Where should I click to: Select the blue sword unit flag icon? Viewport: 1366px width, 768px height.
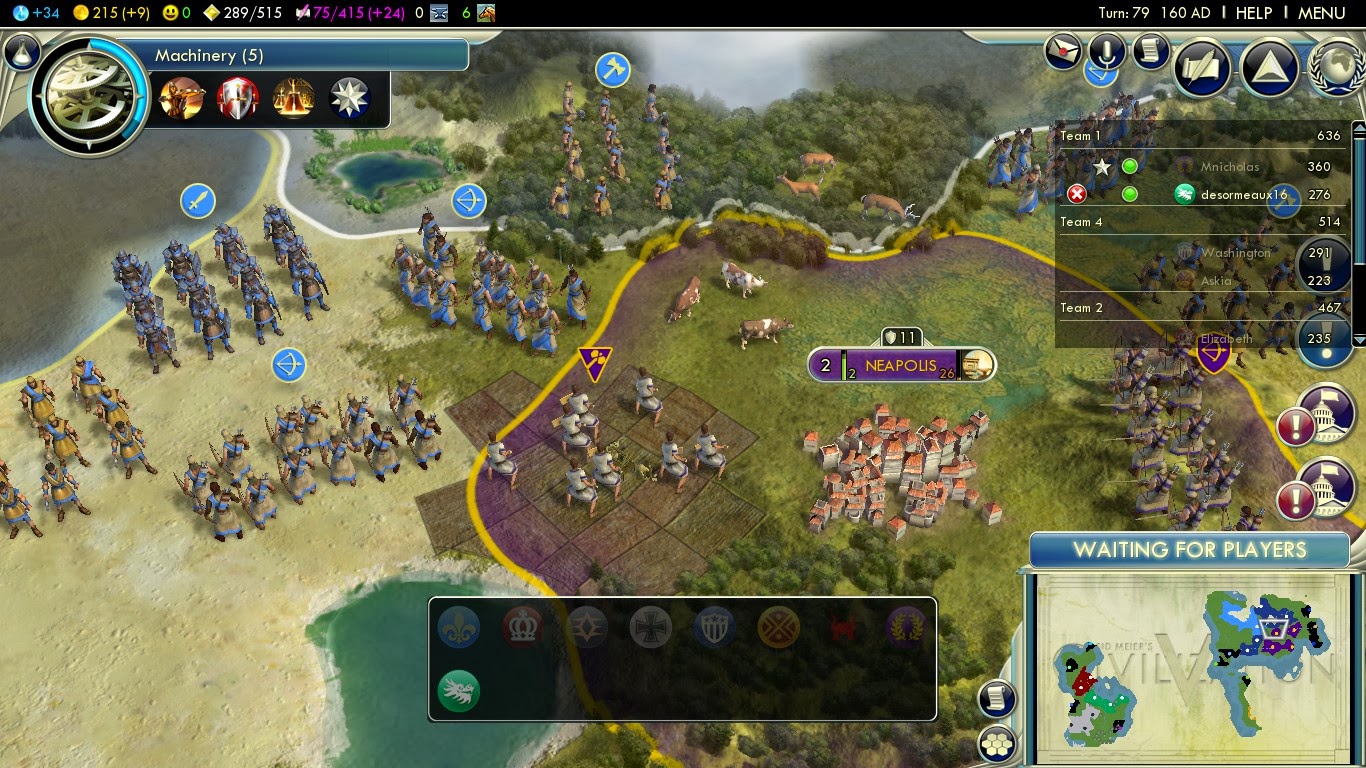click(198, 200)
